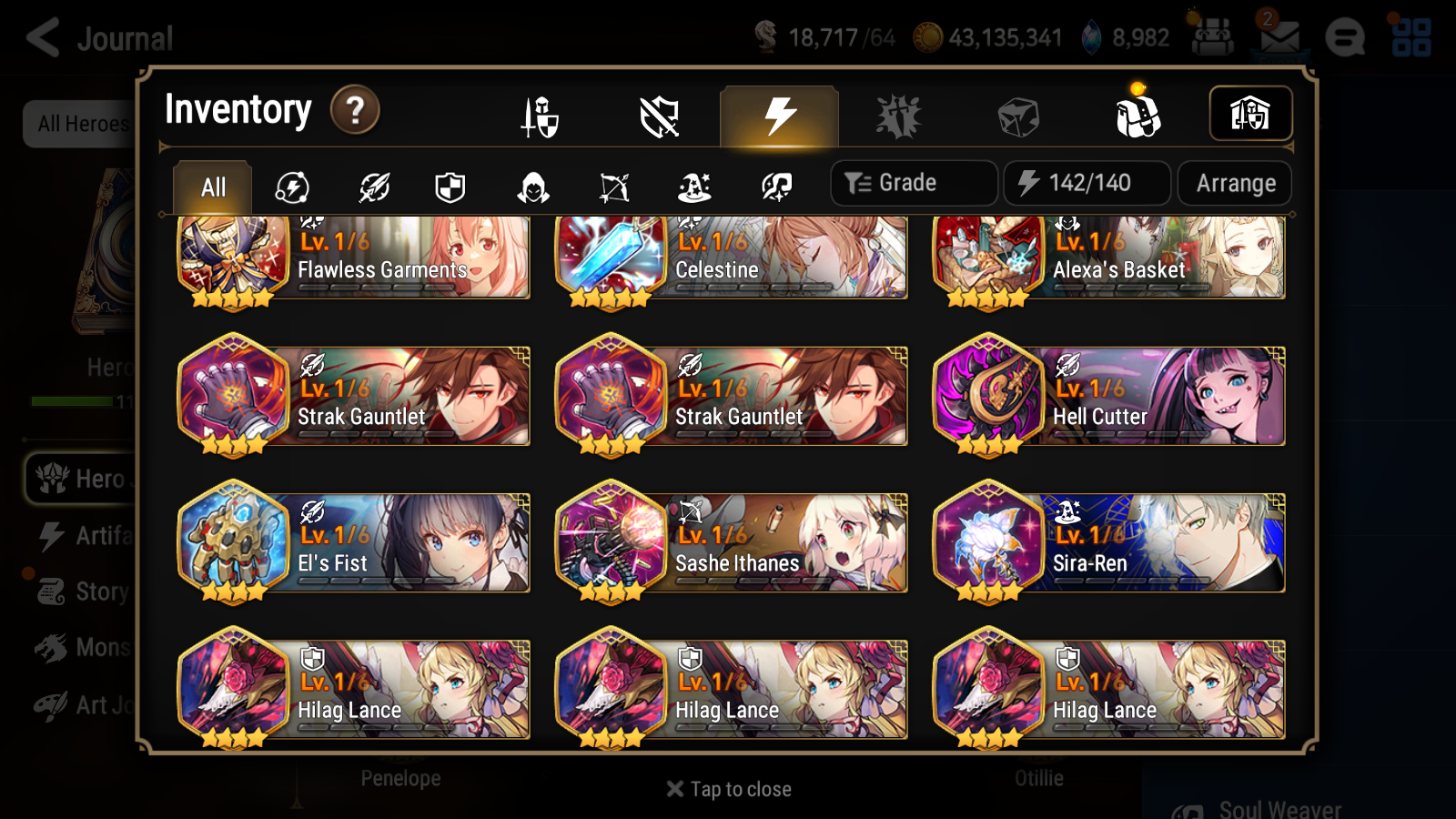The width and height of the screenshot is (1456, 819).
Task: Open storage via the building icon
Action: pos(1251,113)
